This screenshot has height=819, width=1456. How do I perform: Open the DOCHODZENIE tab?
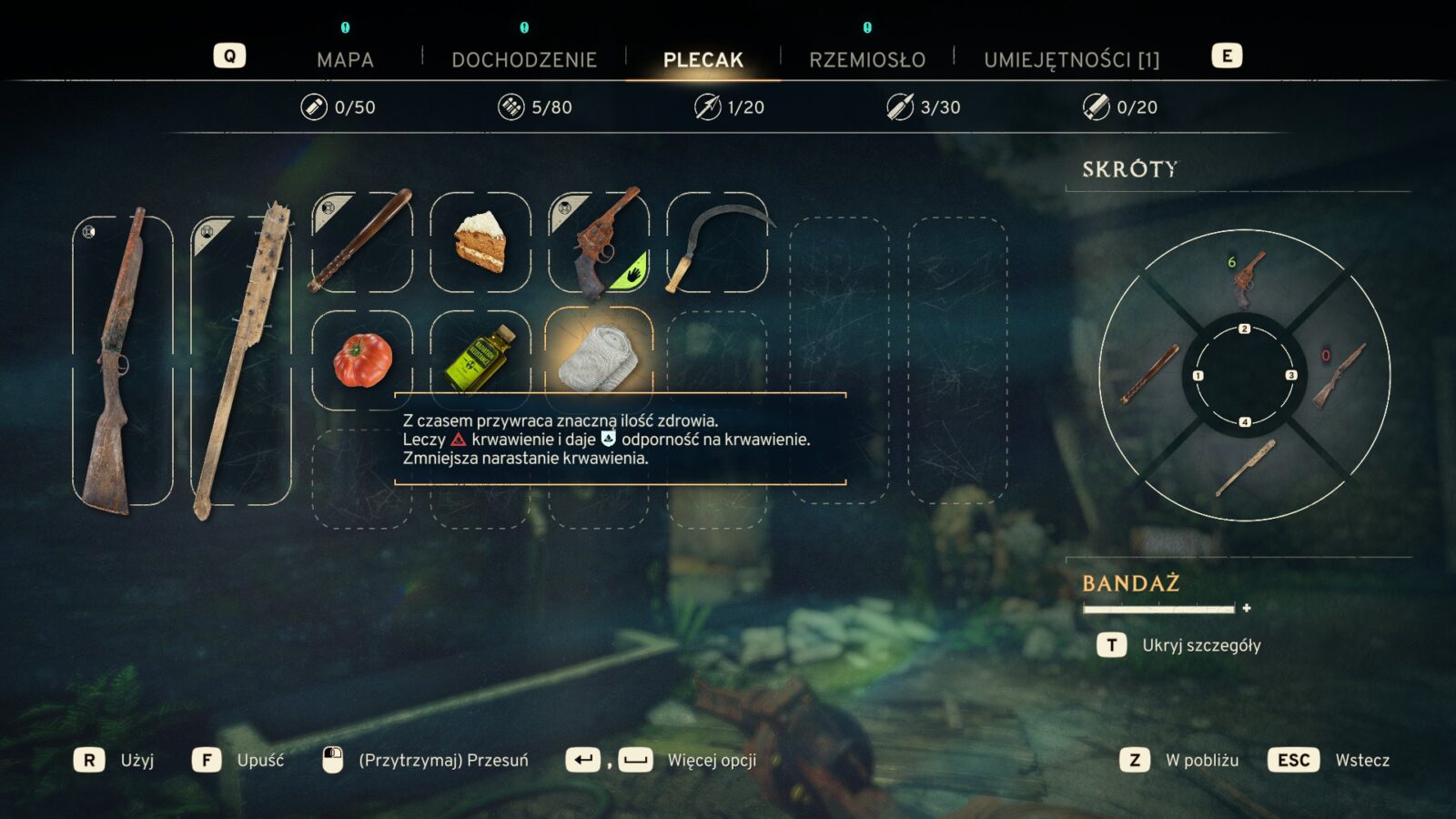(524, 60)
